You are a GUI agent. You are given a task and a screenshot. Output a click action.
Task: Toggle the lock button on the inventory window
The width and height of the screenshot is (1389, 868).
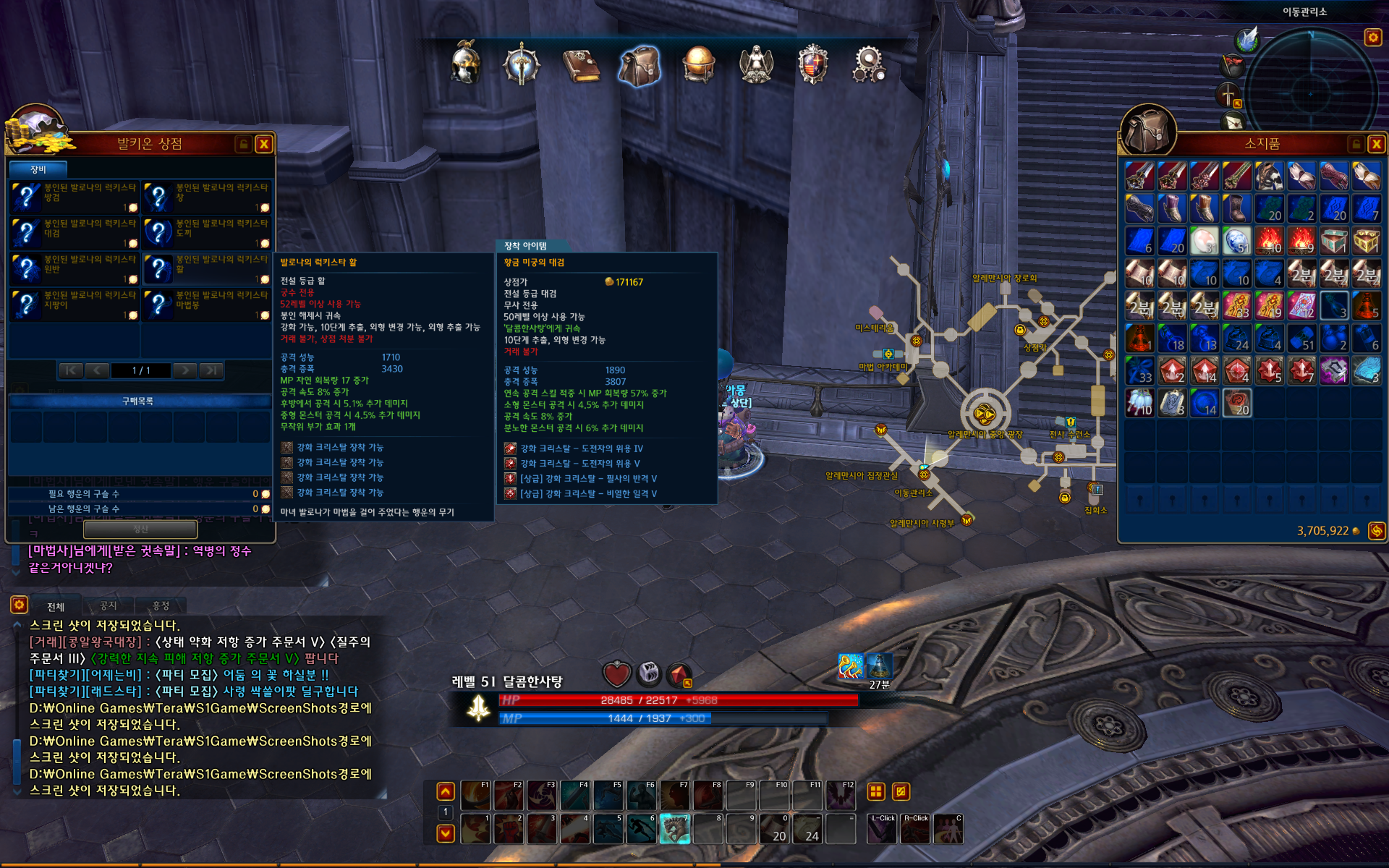point(1356,144)
